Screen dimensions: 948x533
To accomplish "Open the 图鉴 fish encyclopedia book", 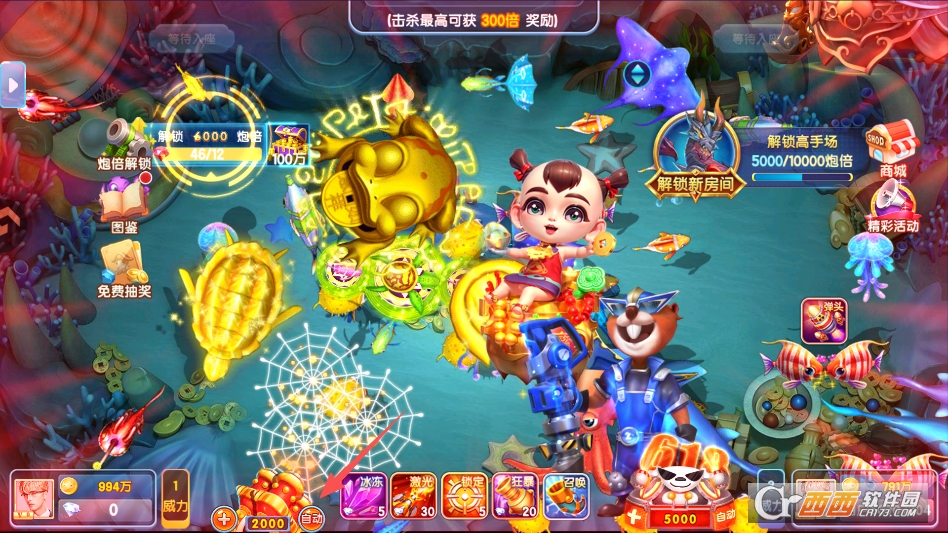I will click(123, 203).
